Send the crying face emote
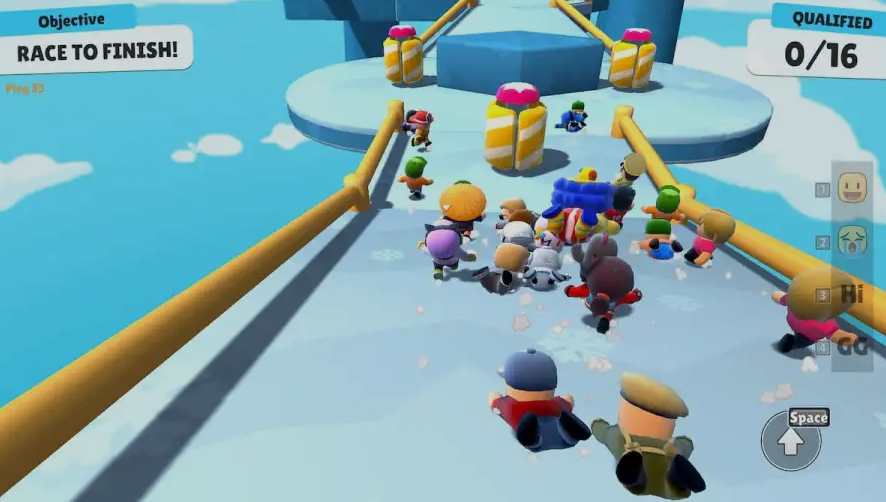 (852, 241)
